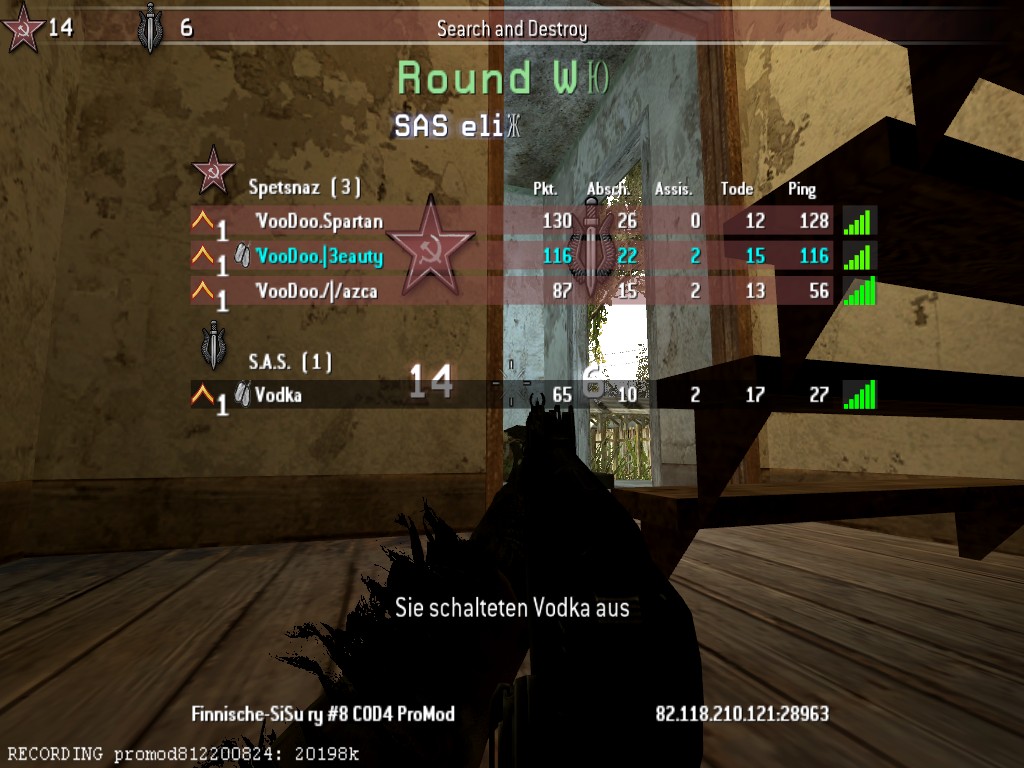Click the S.A.S. team header

tap(290, 361)
